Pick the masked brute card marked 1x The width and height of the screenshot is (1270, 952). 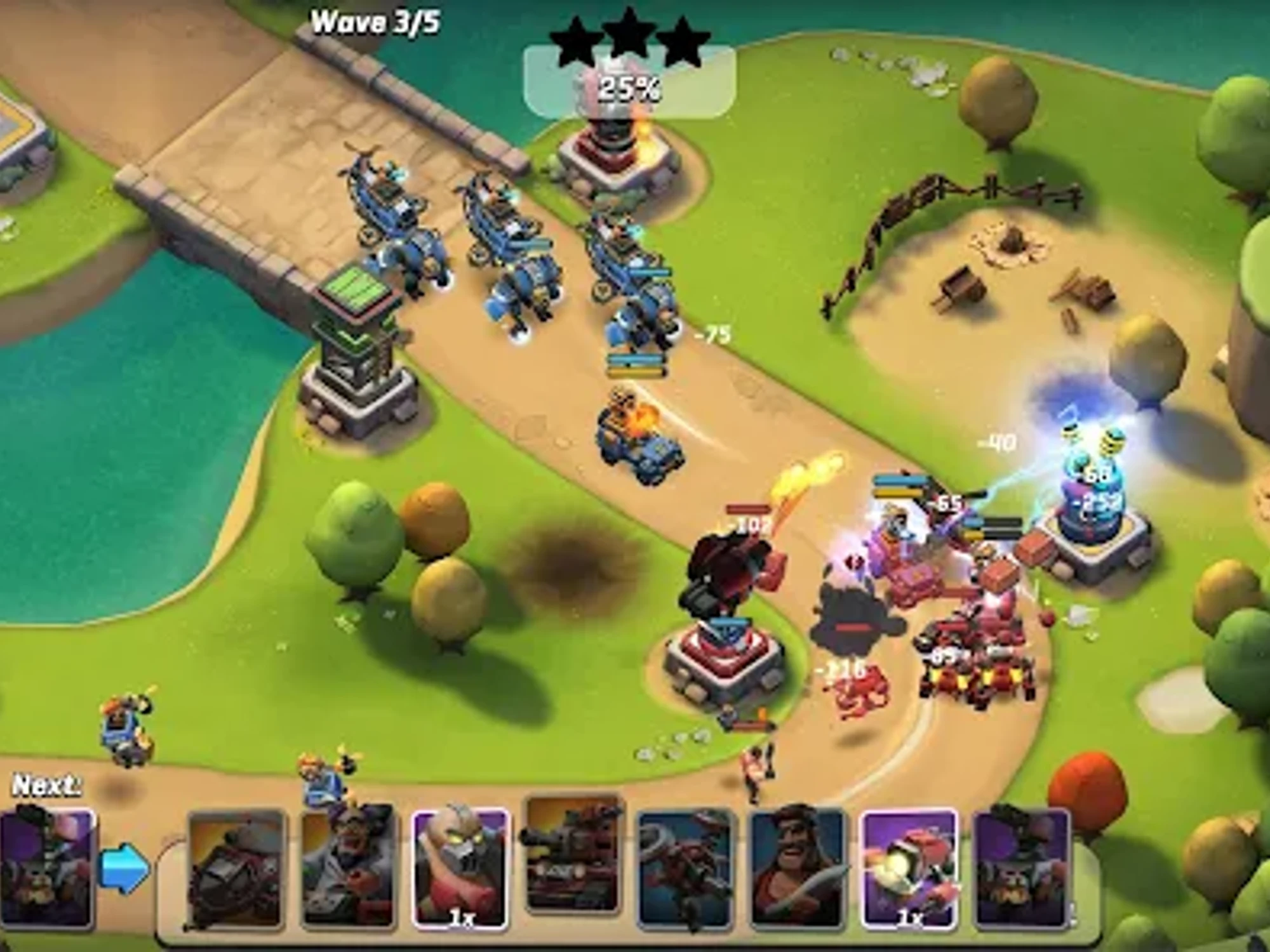(460, 871)
